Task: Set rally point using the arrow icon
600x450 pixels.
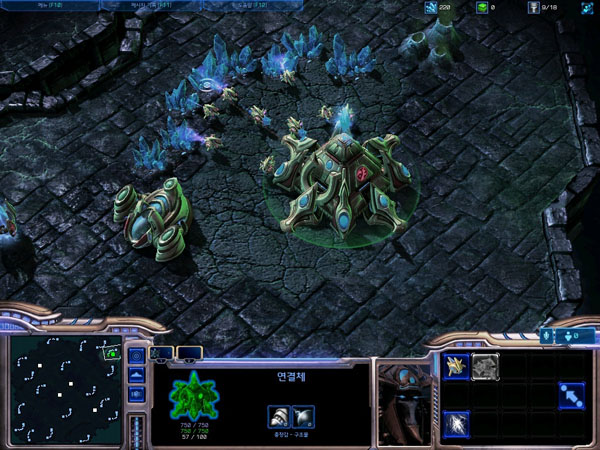Action: [x=571, y=395]
